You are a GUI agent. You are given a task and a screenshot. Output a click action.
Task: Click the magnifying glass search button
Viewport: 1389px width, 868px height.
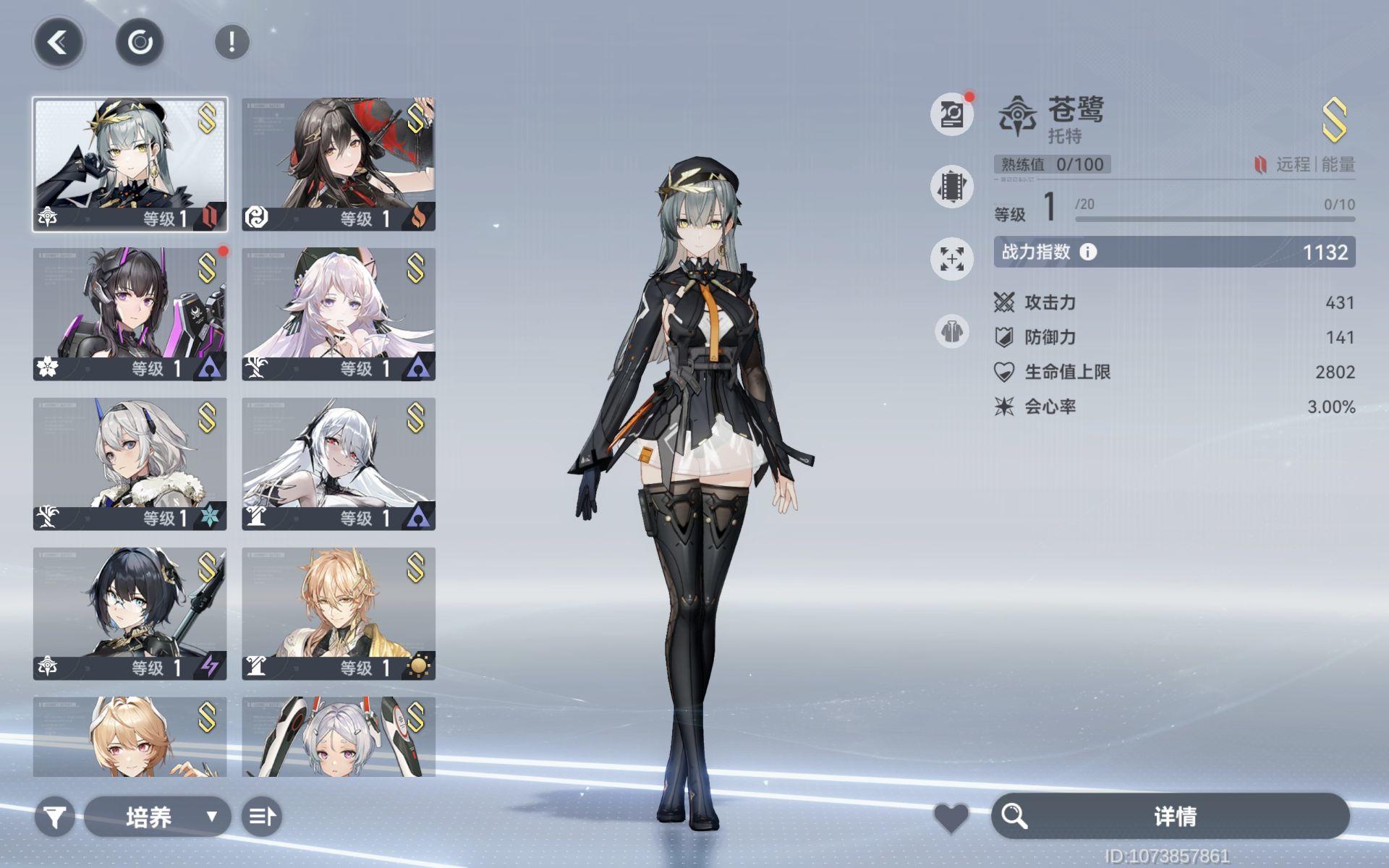(x=1016, y=816)
